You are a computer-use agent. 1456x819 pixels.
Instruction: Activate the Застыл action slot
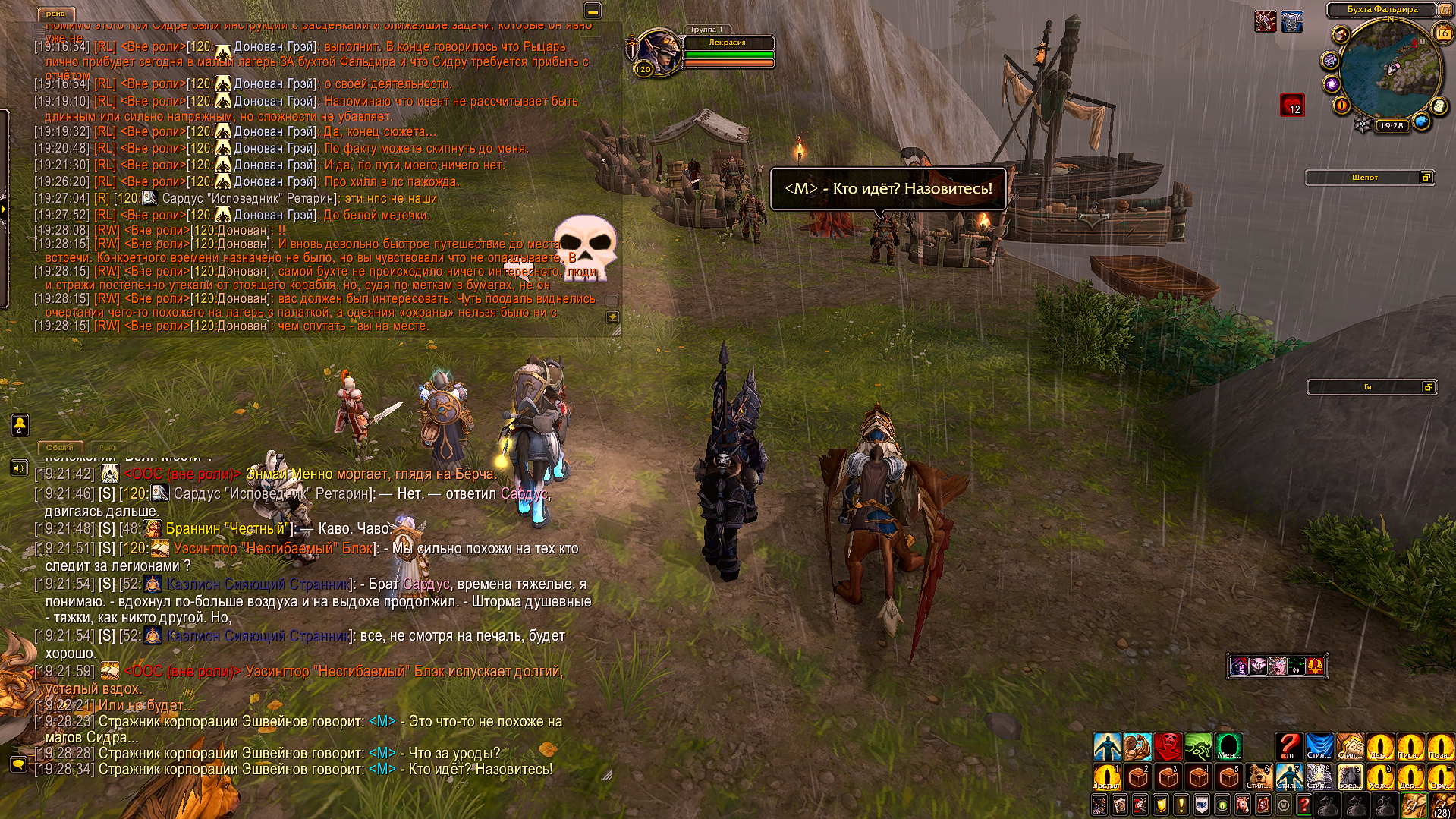[x=1107, y=777]
